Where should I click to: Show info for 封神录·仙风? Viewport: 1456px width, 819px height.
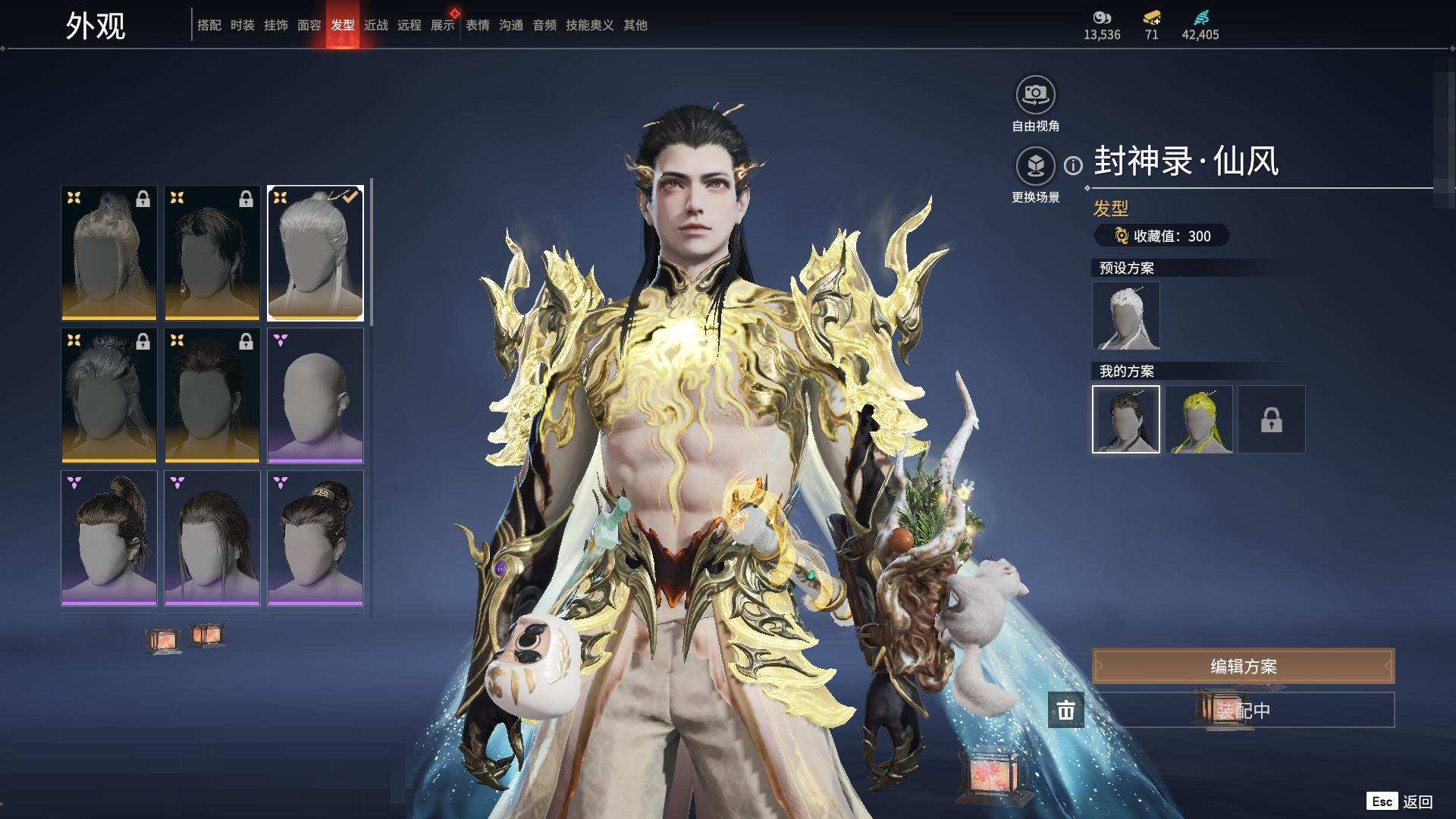click(1073, 165)
